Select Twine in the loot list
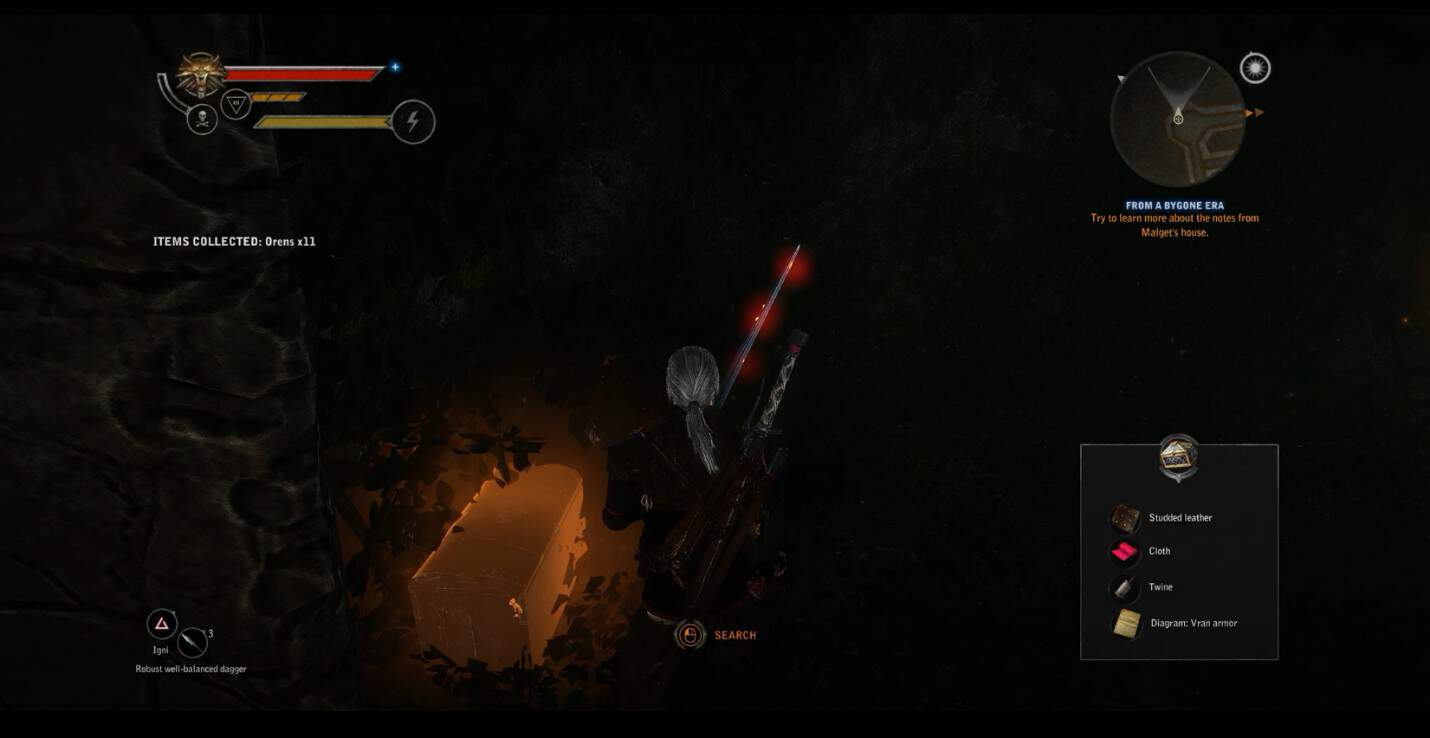1430x738 pixels. click(1160, 587)
